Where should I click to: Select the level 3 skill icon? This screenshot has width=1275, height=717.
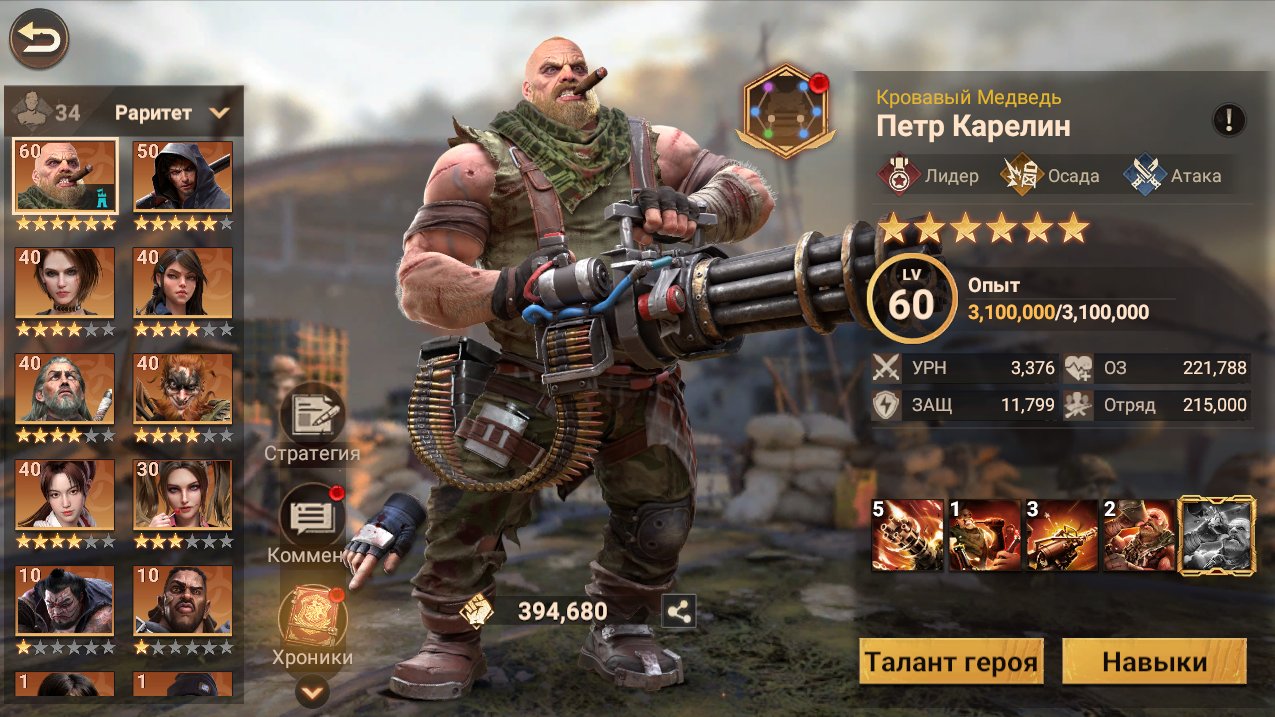pyautogui.click(x=1062, y=535)
